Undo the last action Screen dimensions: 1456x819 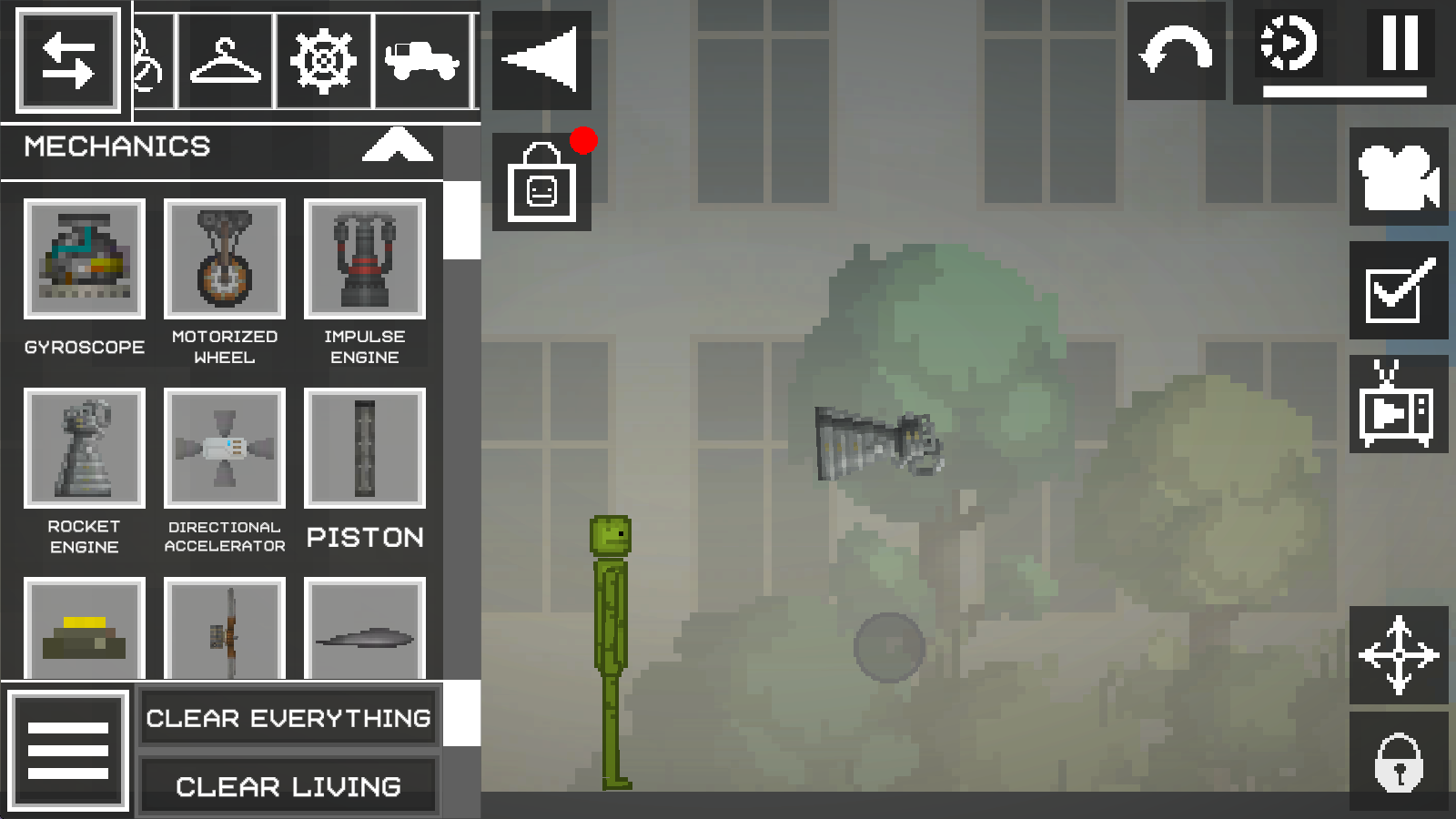click(x=1177, y=51)
